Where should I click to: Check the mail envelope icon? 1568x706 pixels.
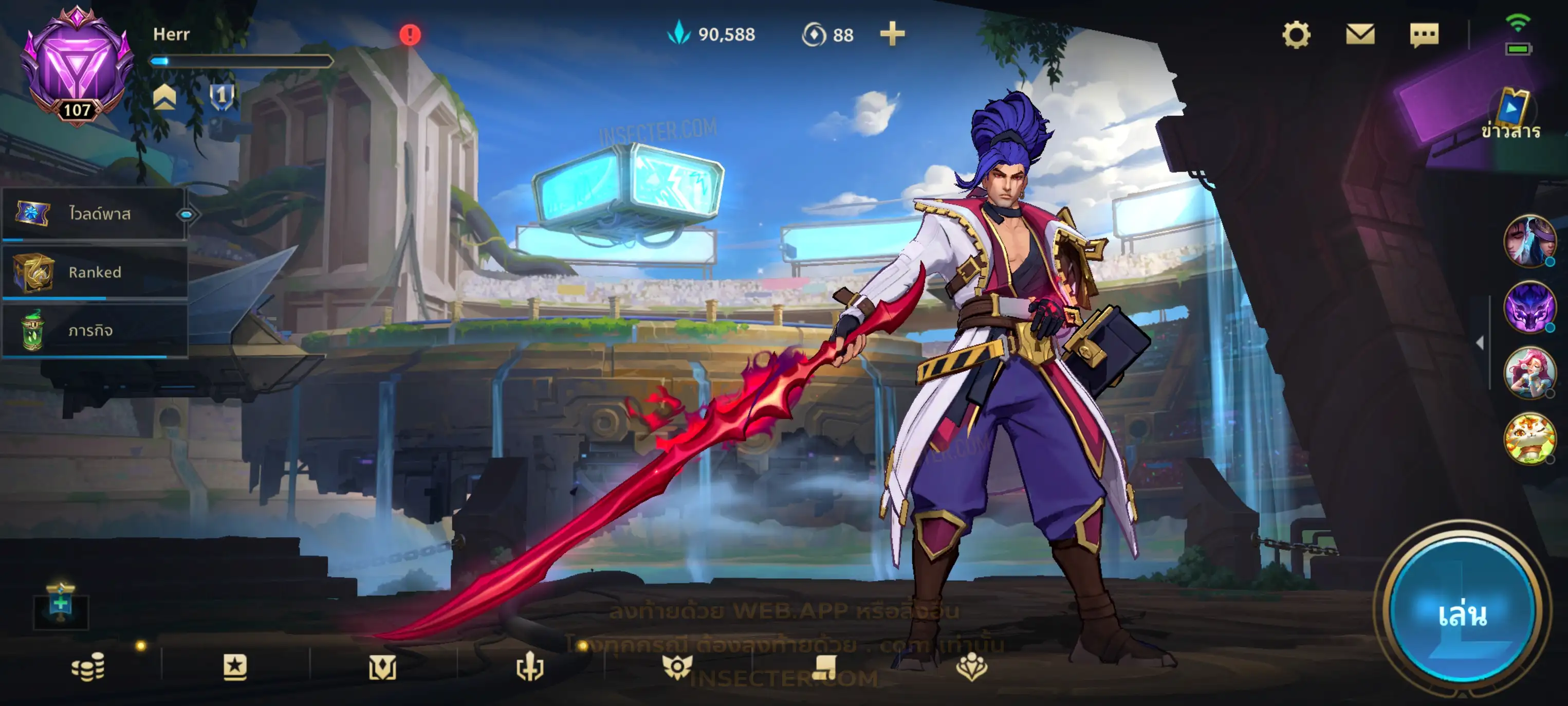point(1360,35)
